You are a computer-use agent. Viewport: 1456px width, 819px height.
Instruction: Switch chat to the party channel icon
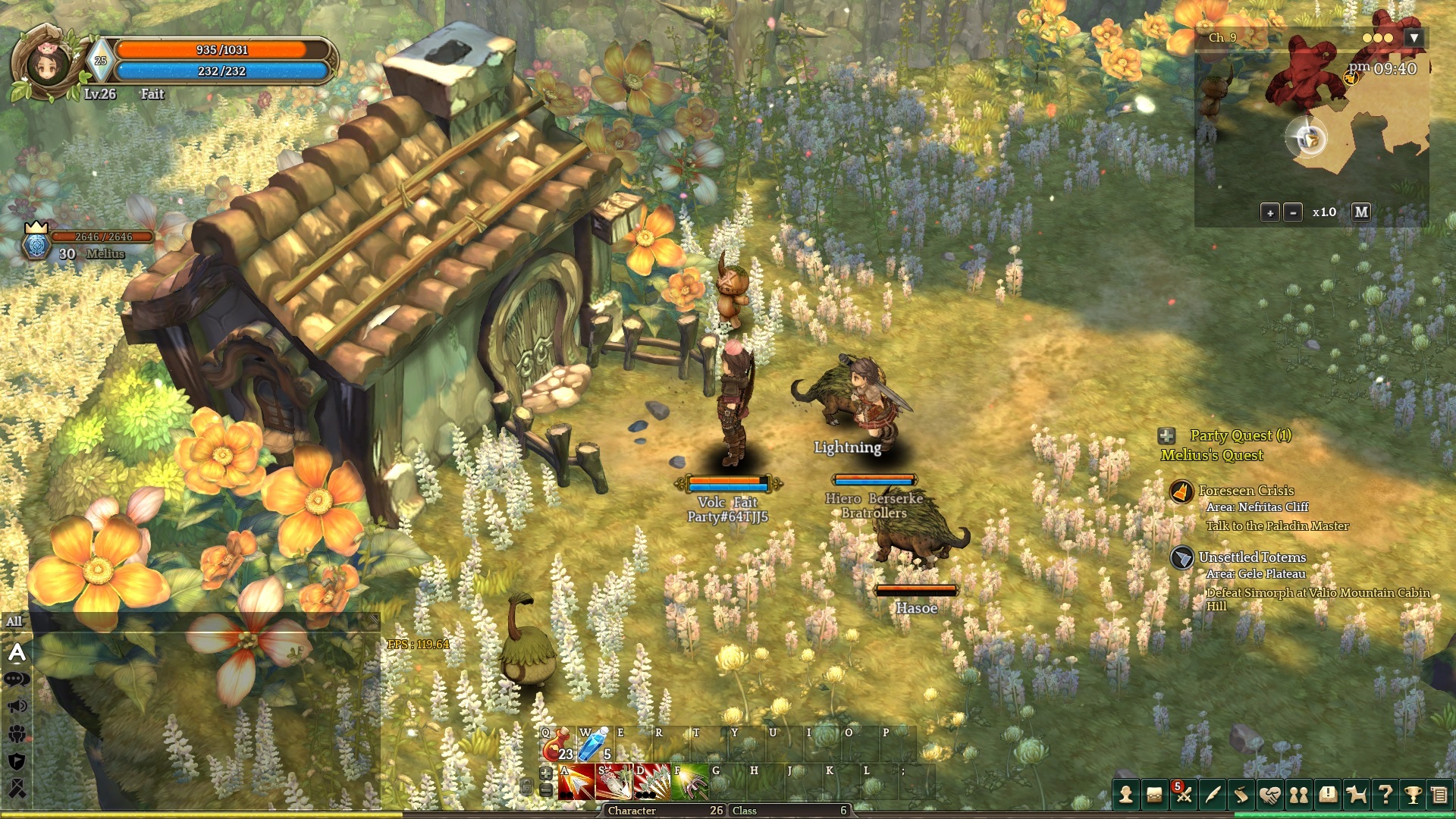[17, 733]
